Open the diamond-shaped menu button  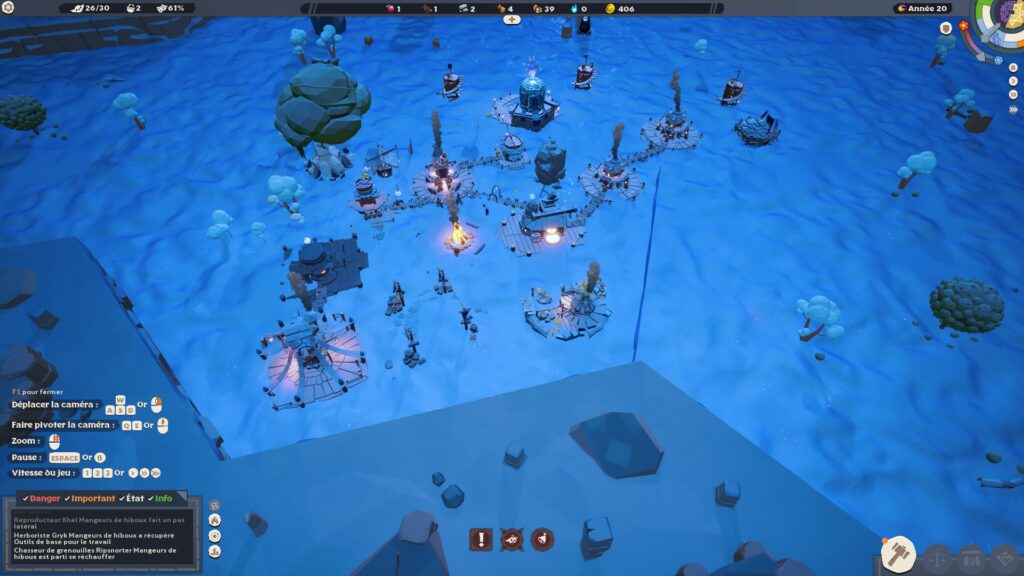coord(1005,558)
